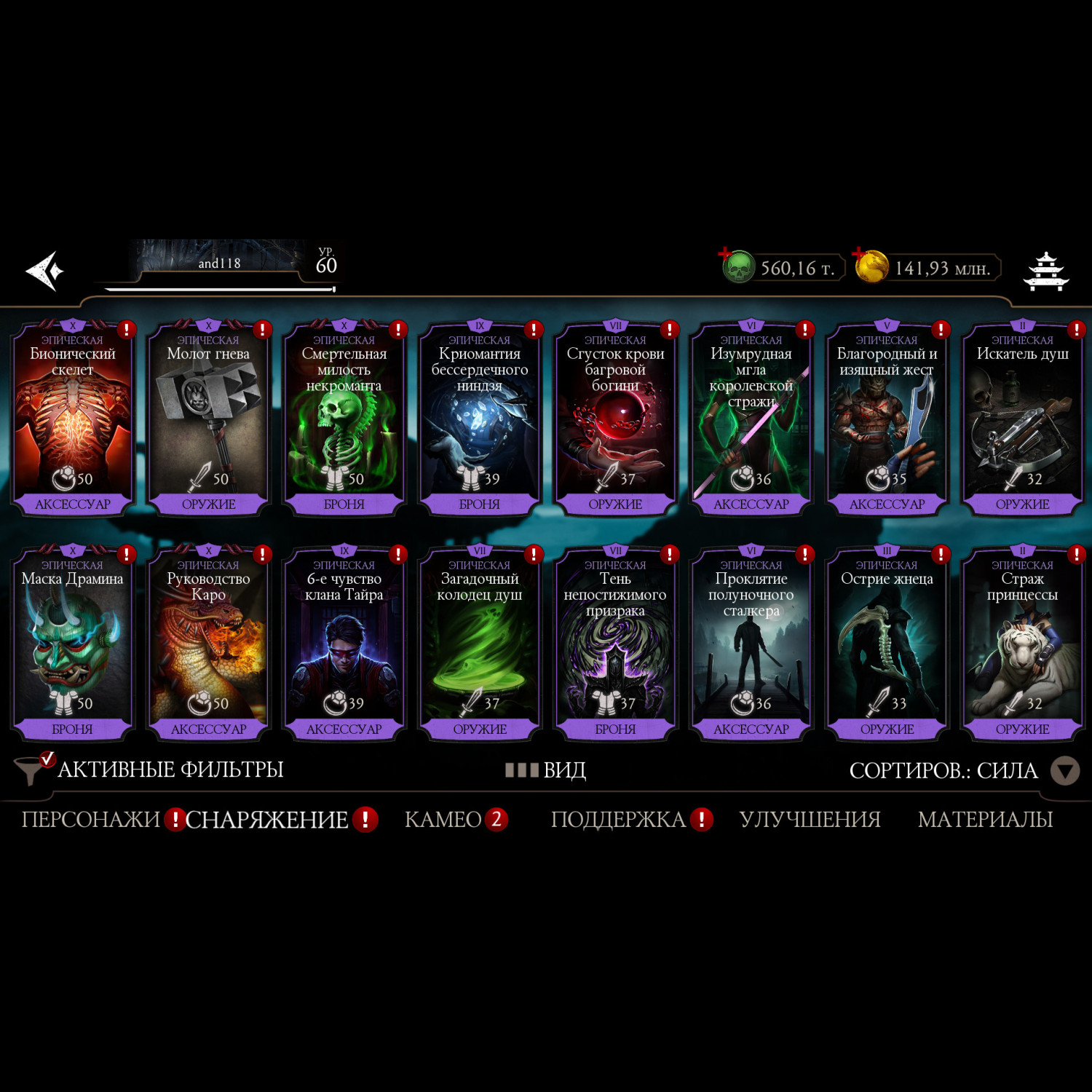Go back using the arrow button
This screenshot has height=1092, width=1092.
pos(45,271)
